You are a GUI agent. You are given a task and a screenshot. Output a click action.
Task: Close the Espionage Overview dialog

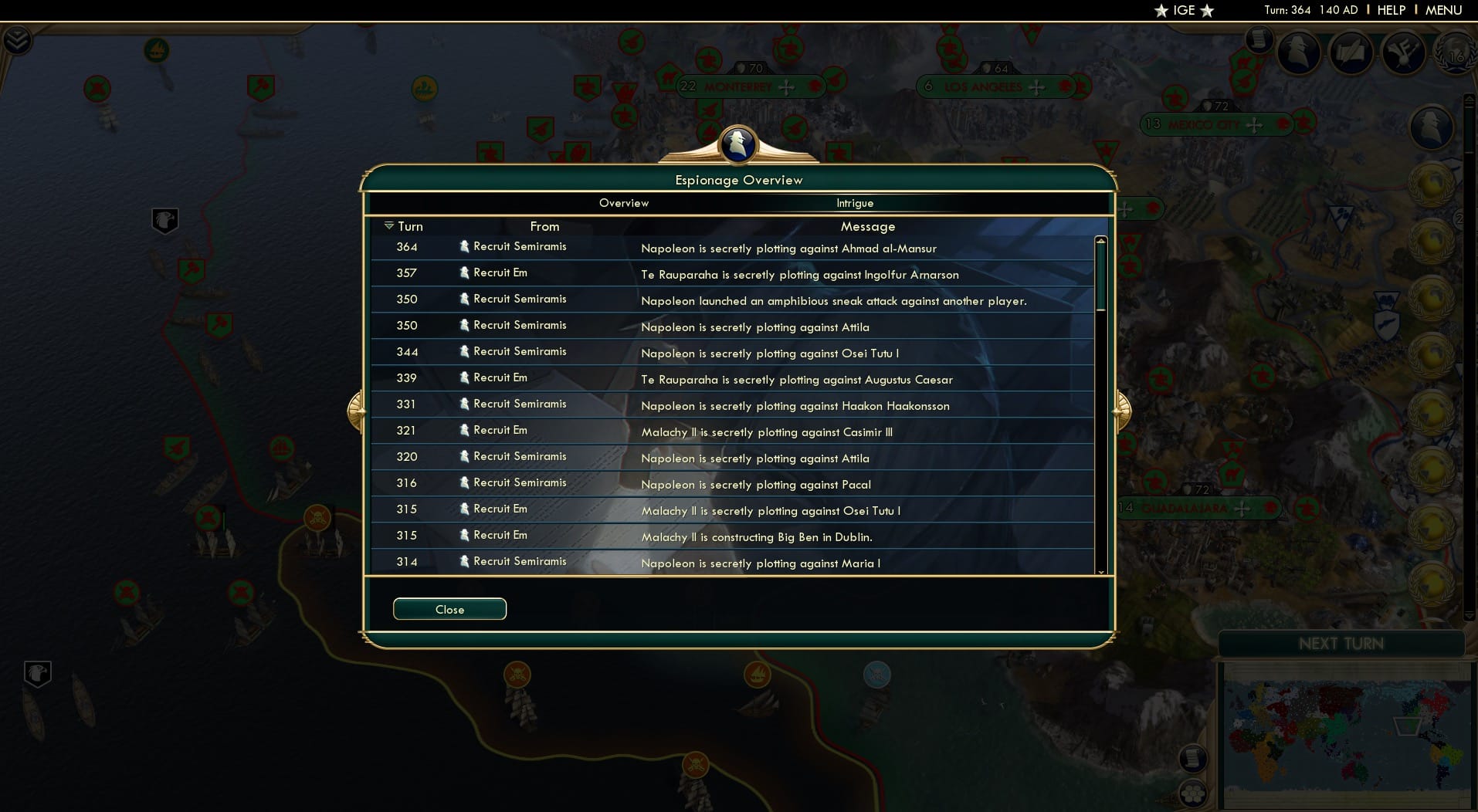click(449, 609)
